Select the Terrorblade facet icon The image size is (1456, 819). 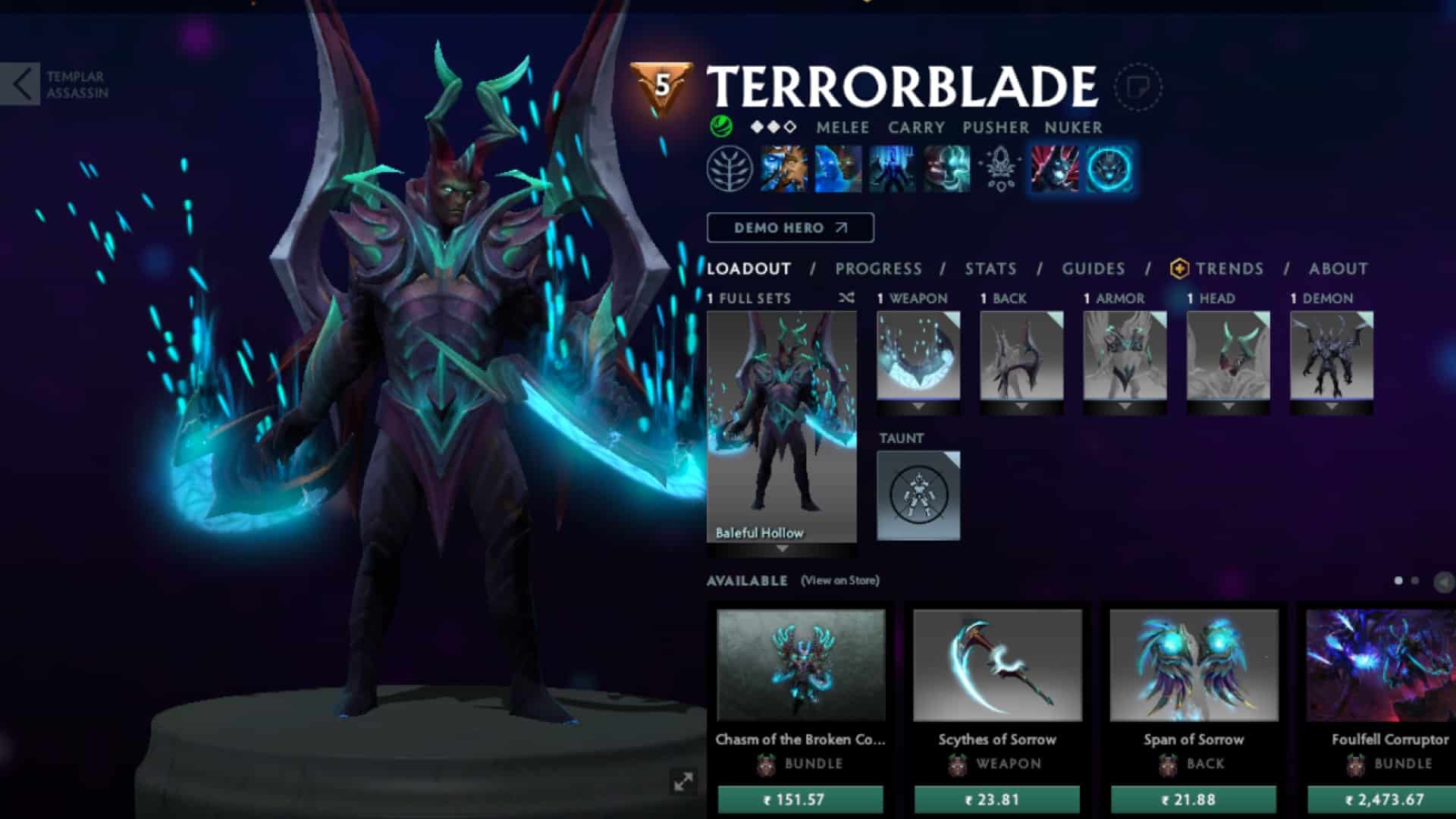[x=1111, y=168]
